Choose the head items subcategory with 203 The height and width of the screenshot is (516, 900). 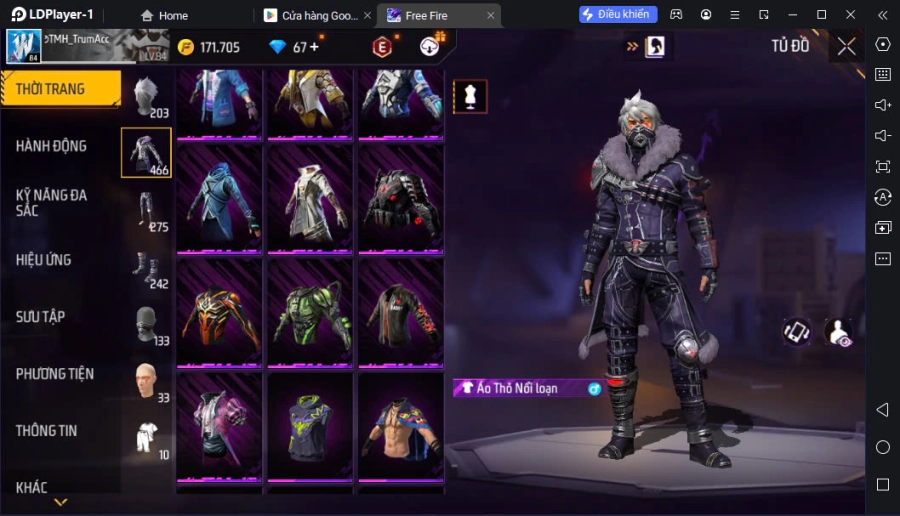pos(146,97)
